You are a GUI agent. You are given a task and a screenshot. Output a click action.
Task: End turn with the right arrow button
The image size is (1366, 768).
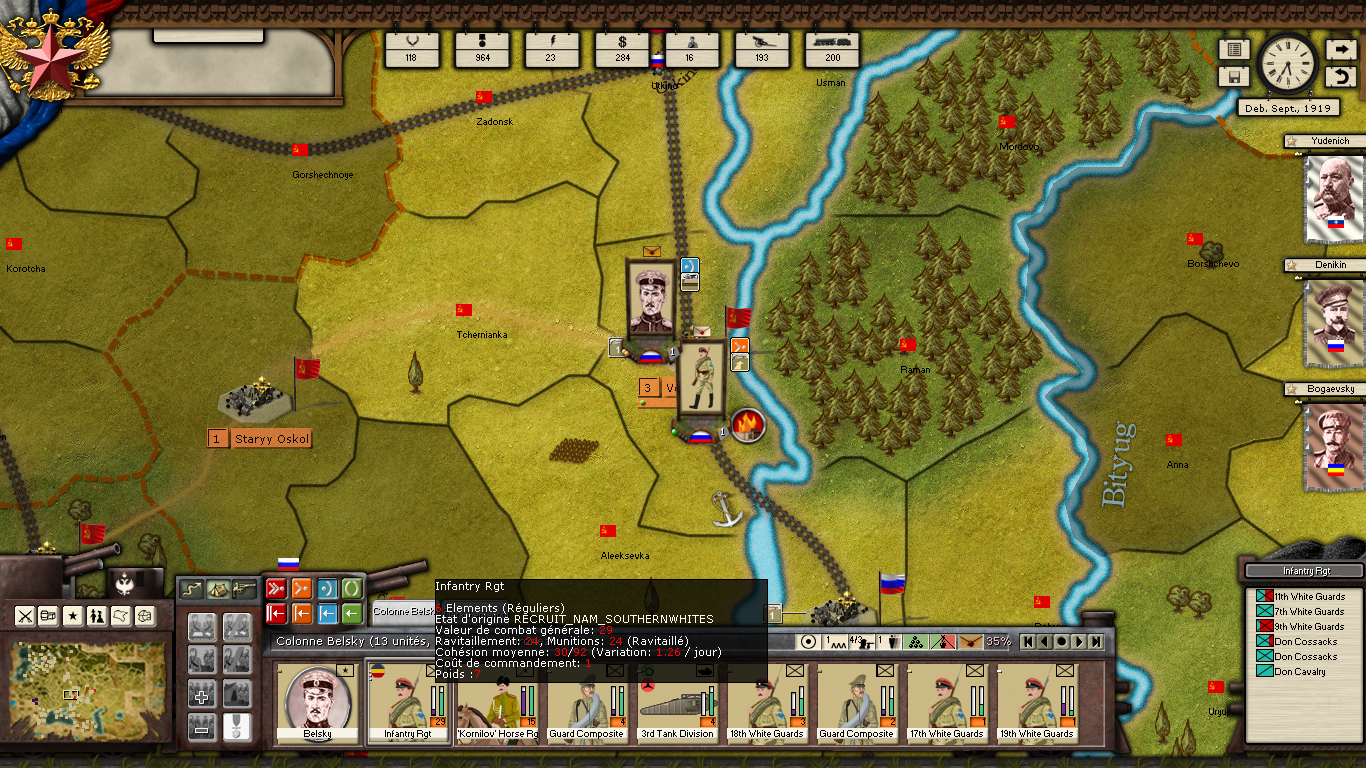click(x=1340, y=50)
